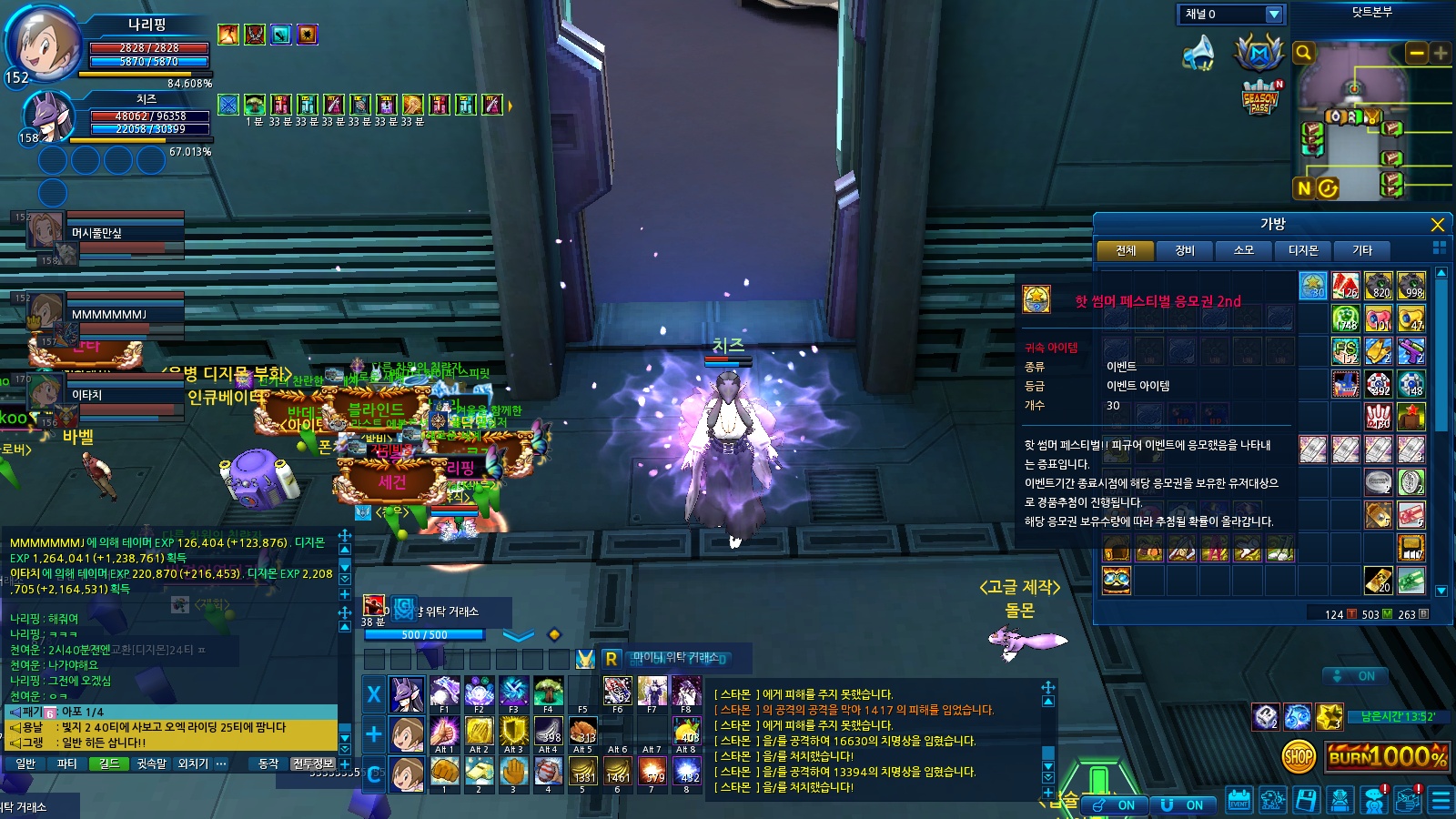Open the floppy disk save menu icon
This screenshot has height=819, width=1456.
[x=1306, y=801]
